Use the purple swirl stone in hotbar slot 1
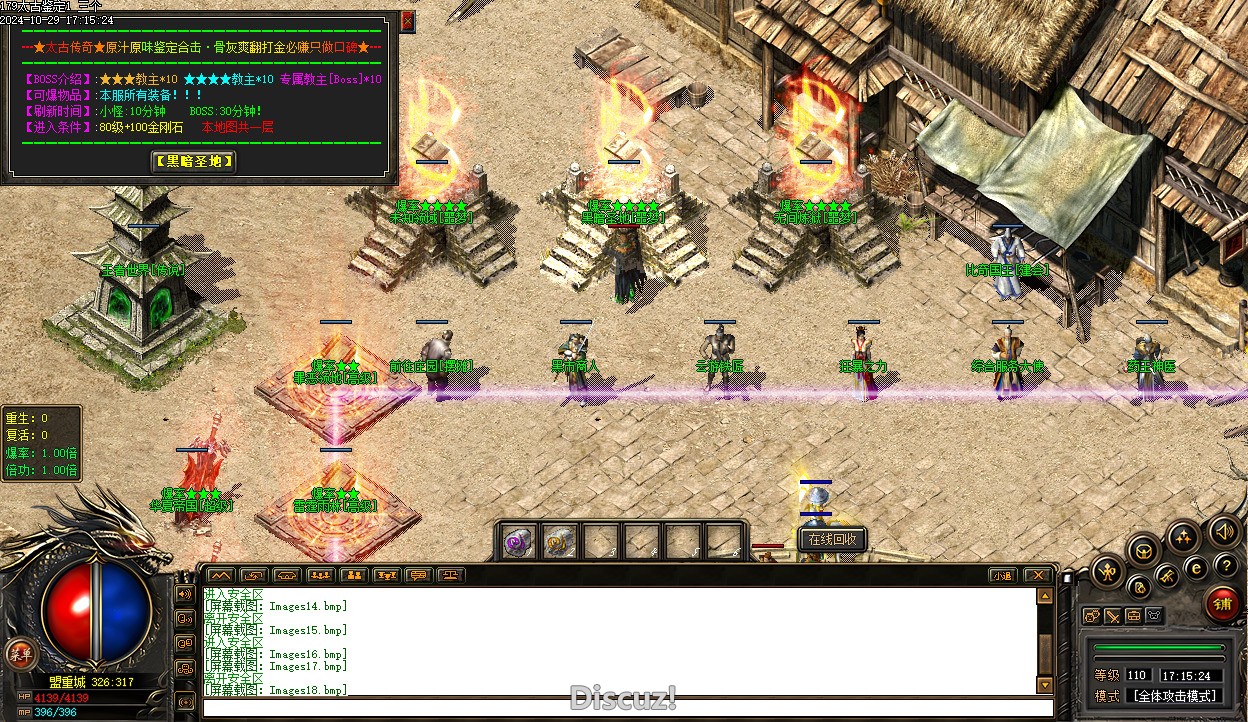Image resolution: width=1248 pixels, height=722 pixels. point(518,542)
